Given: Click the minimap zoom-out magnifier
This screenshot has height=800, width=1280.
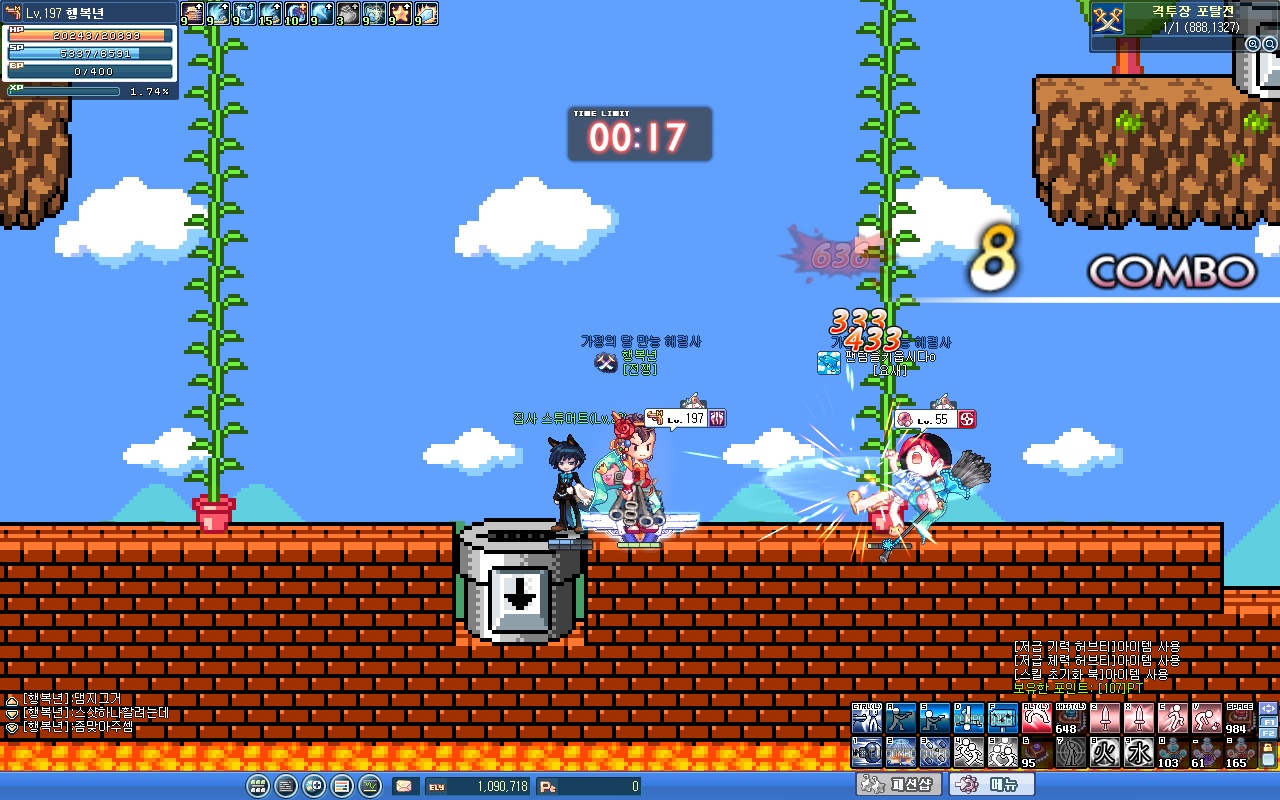Looking at the screenshot, I should pyautogui.click(x=1270, y=44).
